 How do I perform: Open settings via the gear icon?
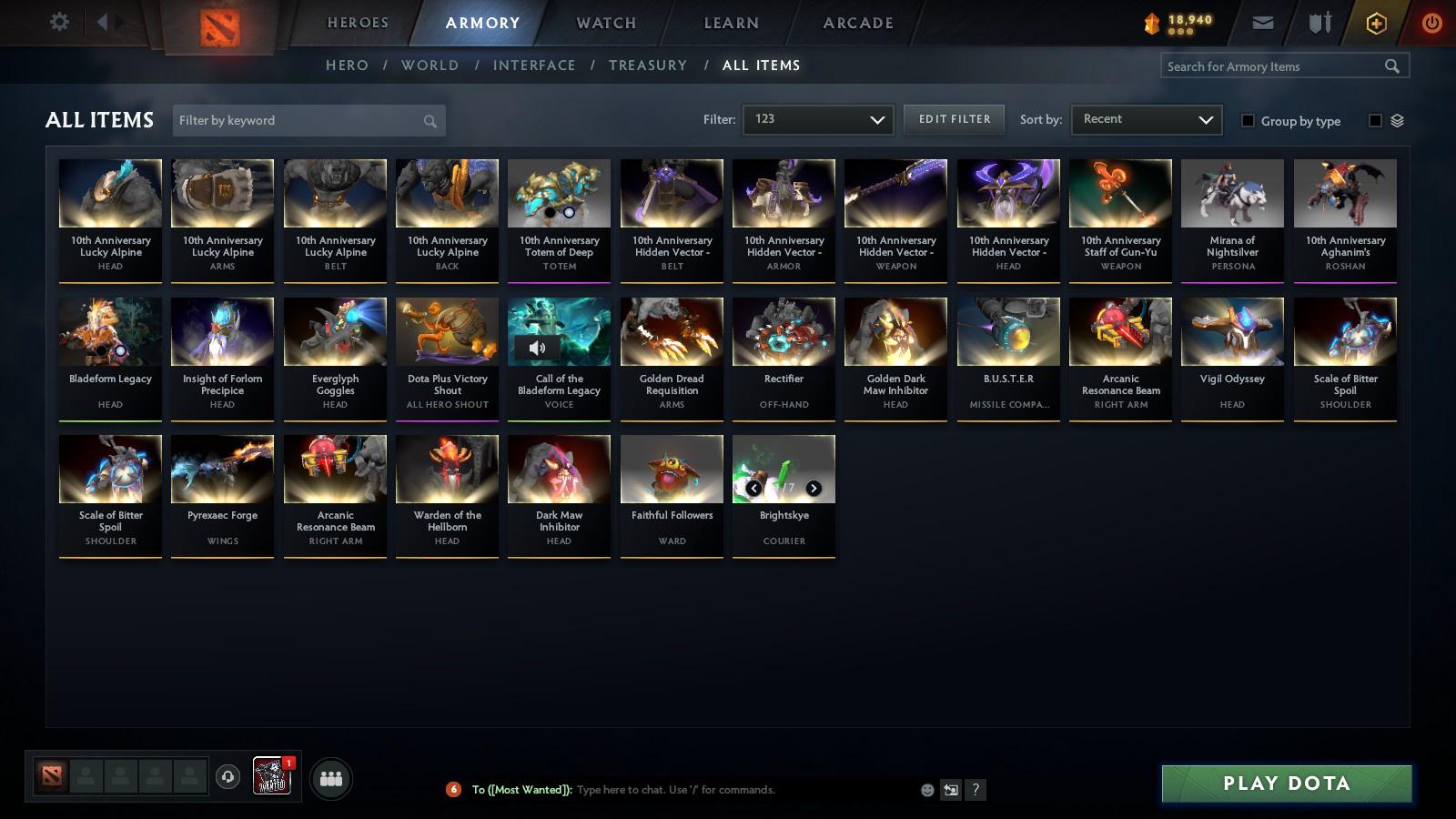58,21
